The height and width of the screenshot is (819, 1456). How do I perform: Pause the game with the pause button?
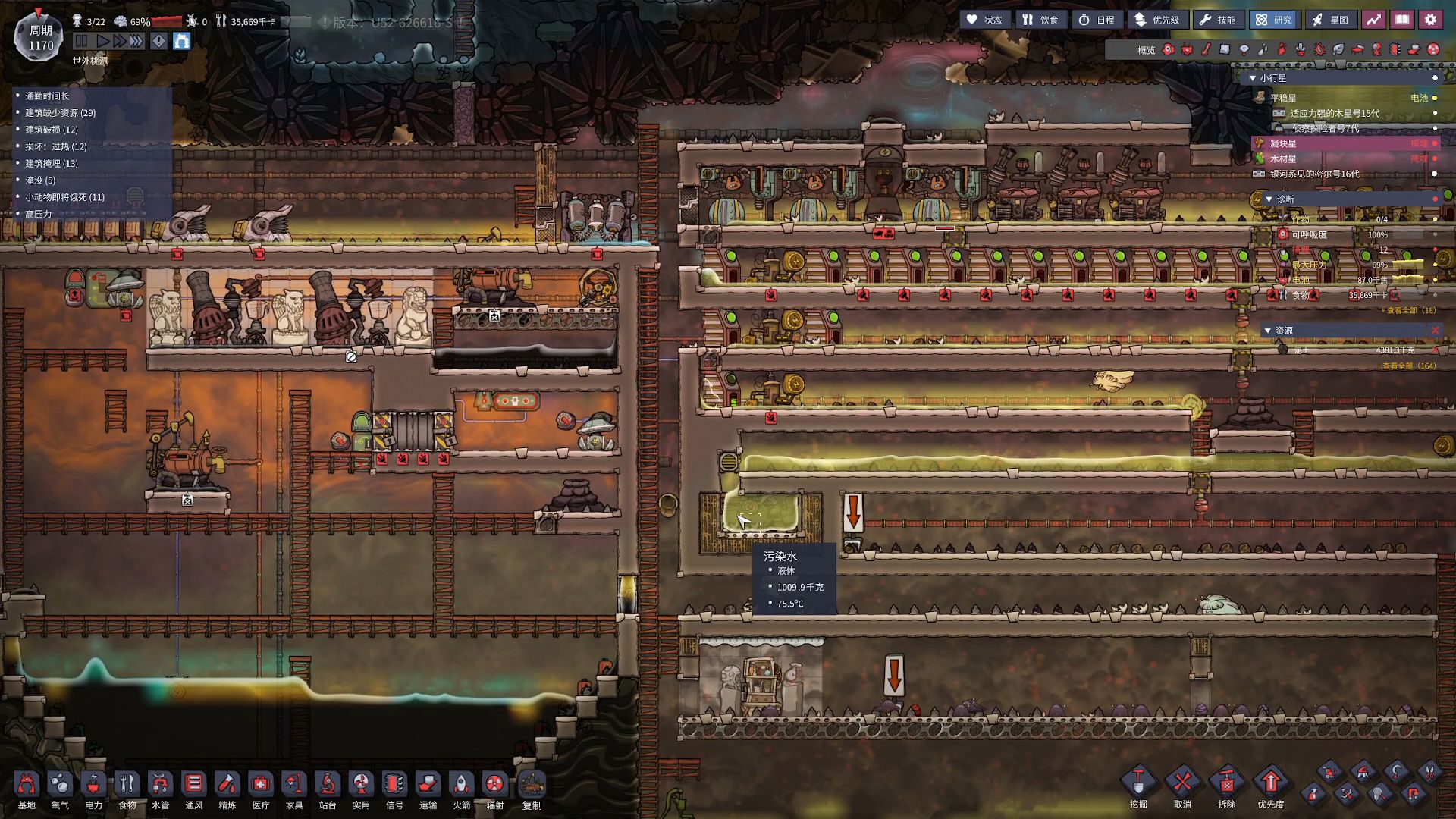coord(82,41)
